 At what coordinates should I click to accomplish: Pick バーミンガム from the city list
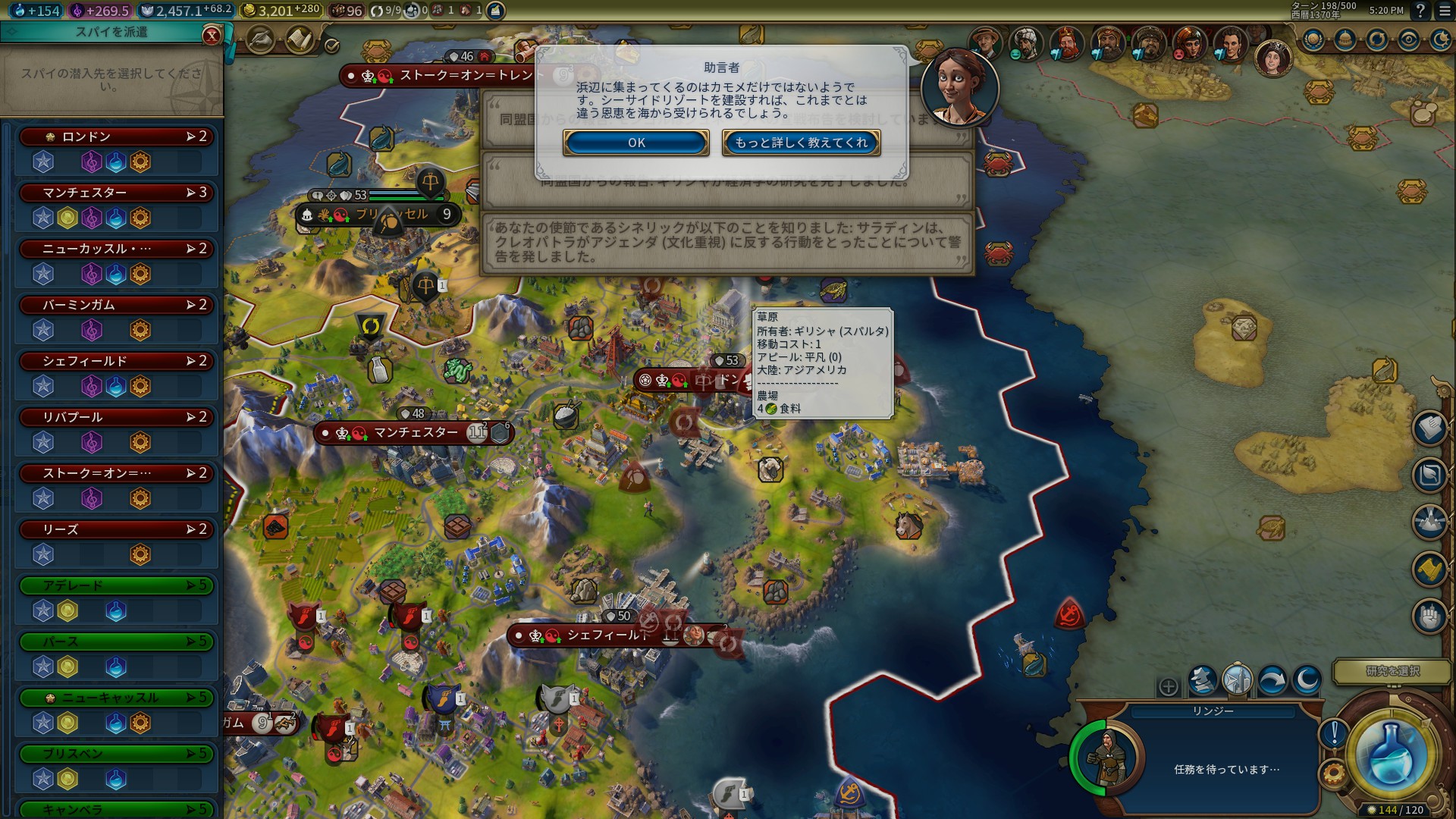(x=118, y=305)
